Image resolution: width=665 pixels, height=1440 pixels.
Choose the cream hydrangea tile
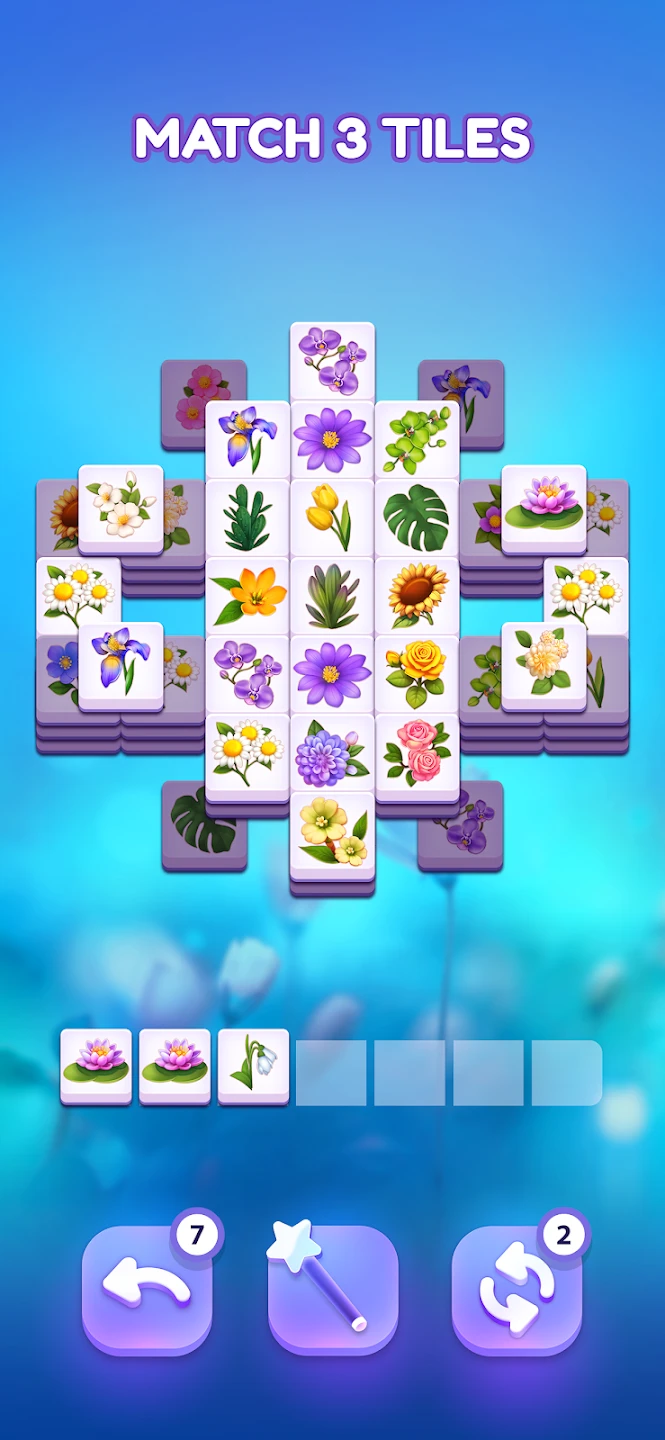[x=543, y=661]
